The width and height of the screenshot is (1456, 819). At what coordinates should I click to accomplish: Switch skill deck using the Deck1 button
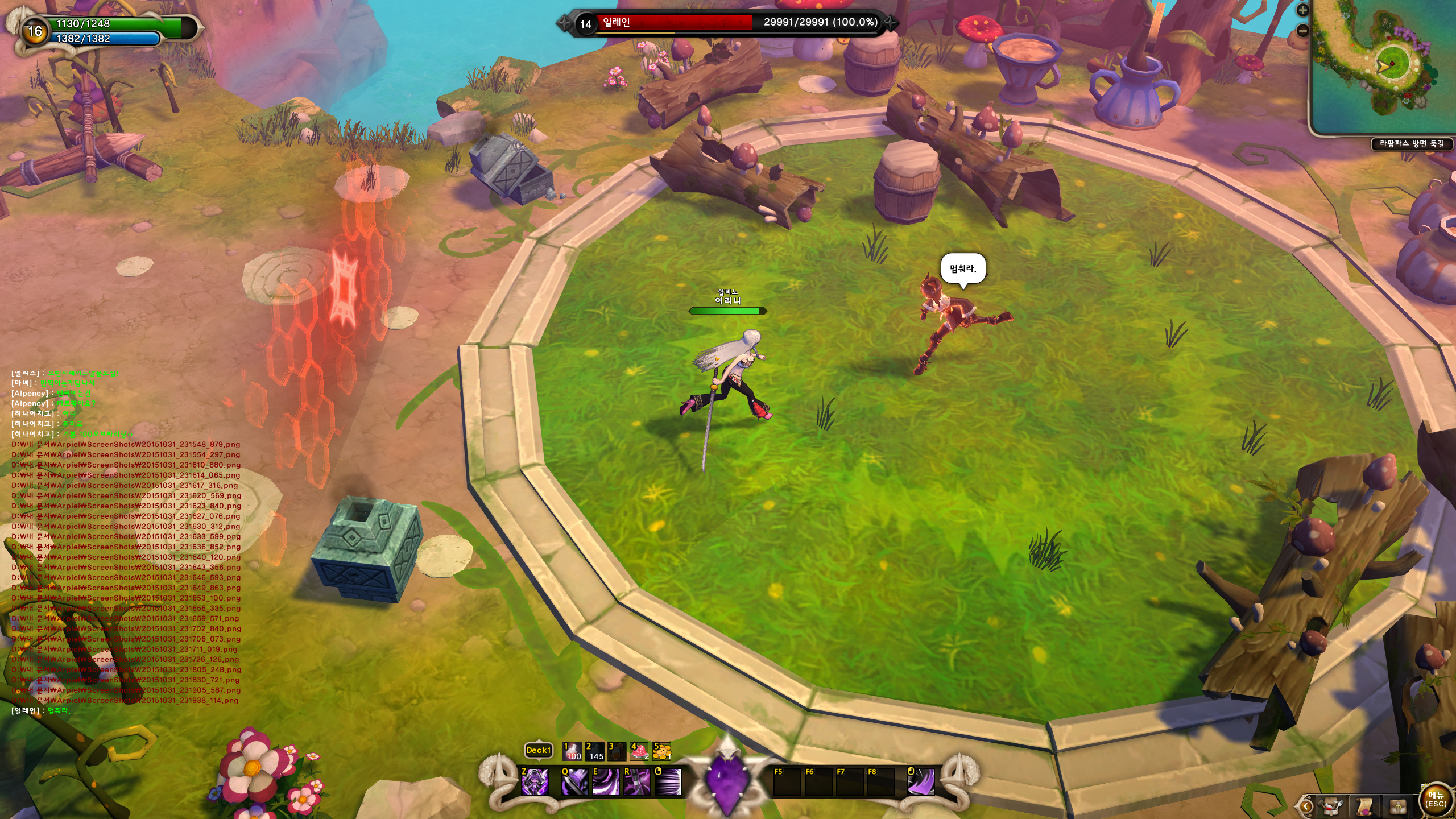tap(538, 751)
